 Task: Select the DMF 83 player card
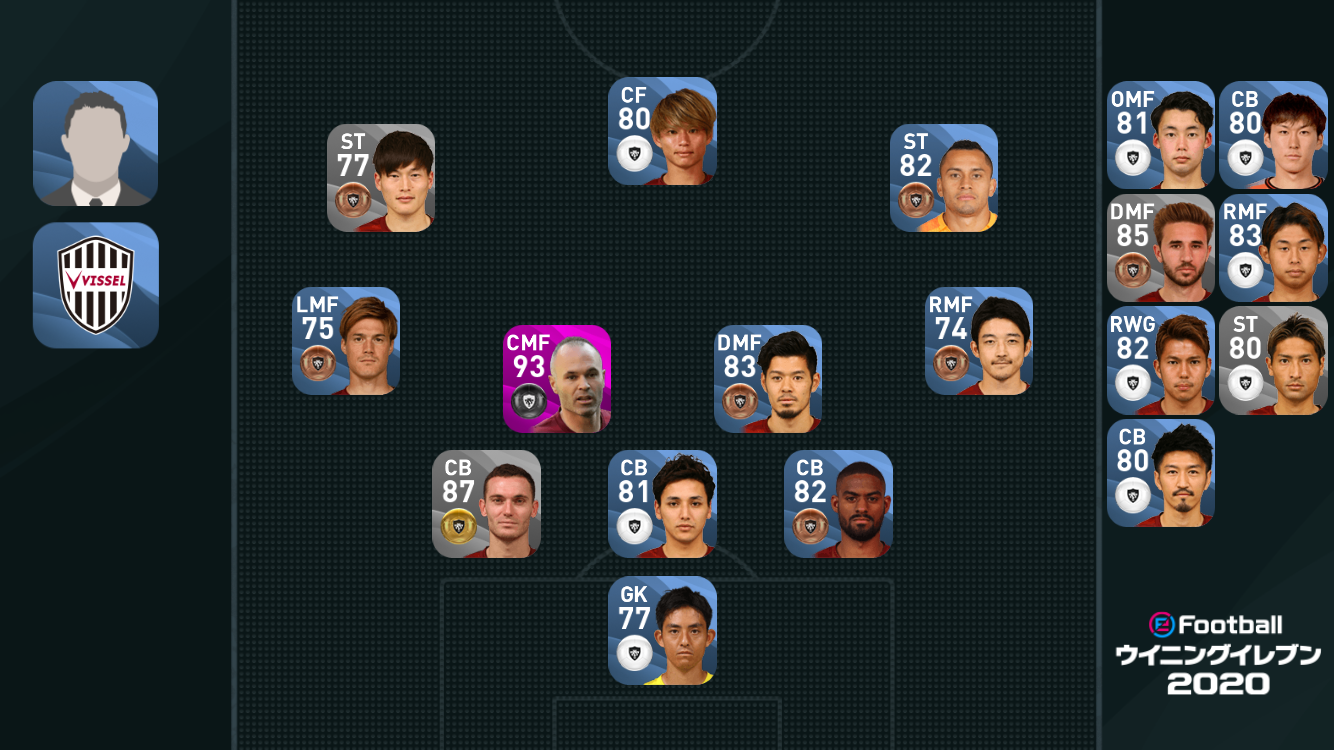(x=768, y=379)
